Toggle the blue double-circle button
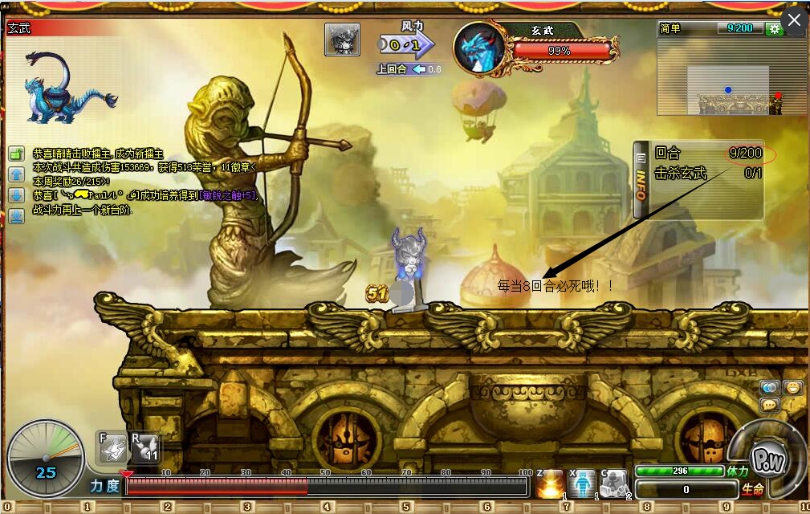810x514 pixels. point(769,387)
